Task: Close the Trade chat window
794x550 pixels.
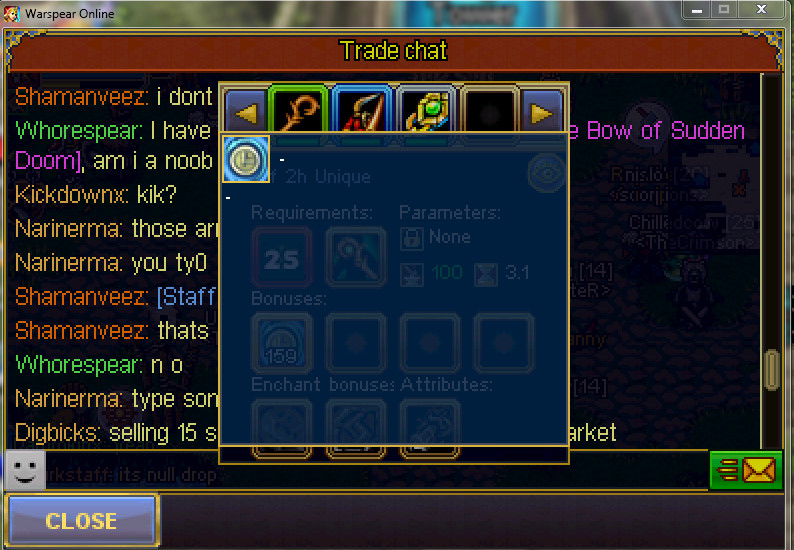Action: pyautogui.click(x=81, y=521)
